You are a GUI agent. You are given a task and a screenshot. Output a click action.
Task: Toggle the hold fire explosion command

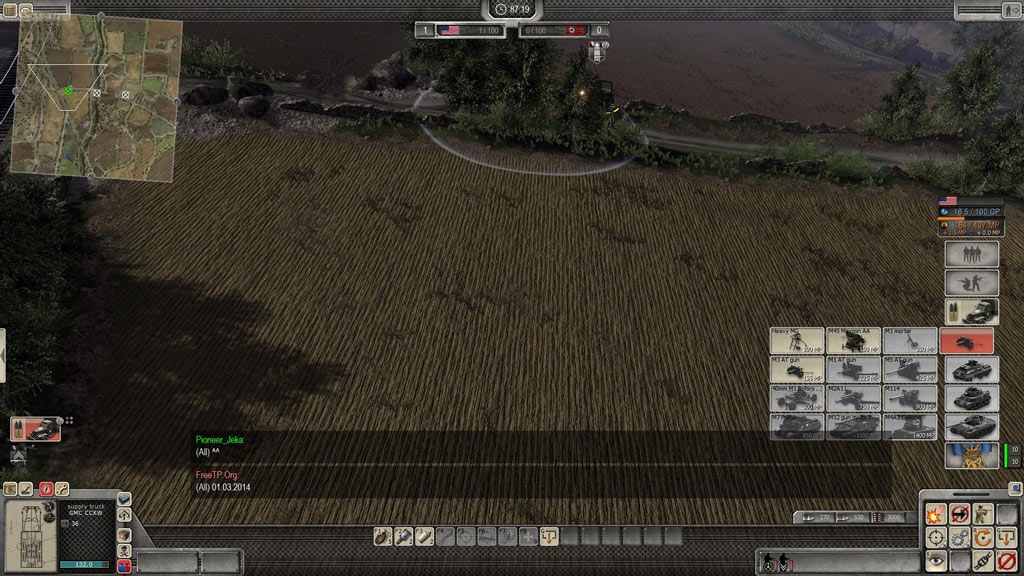(x=936, y=515)
